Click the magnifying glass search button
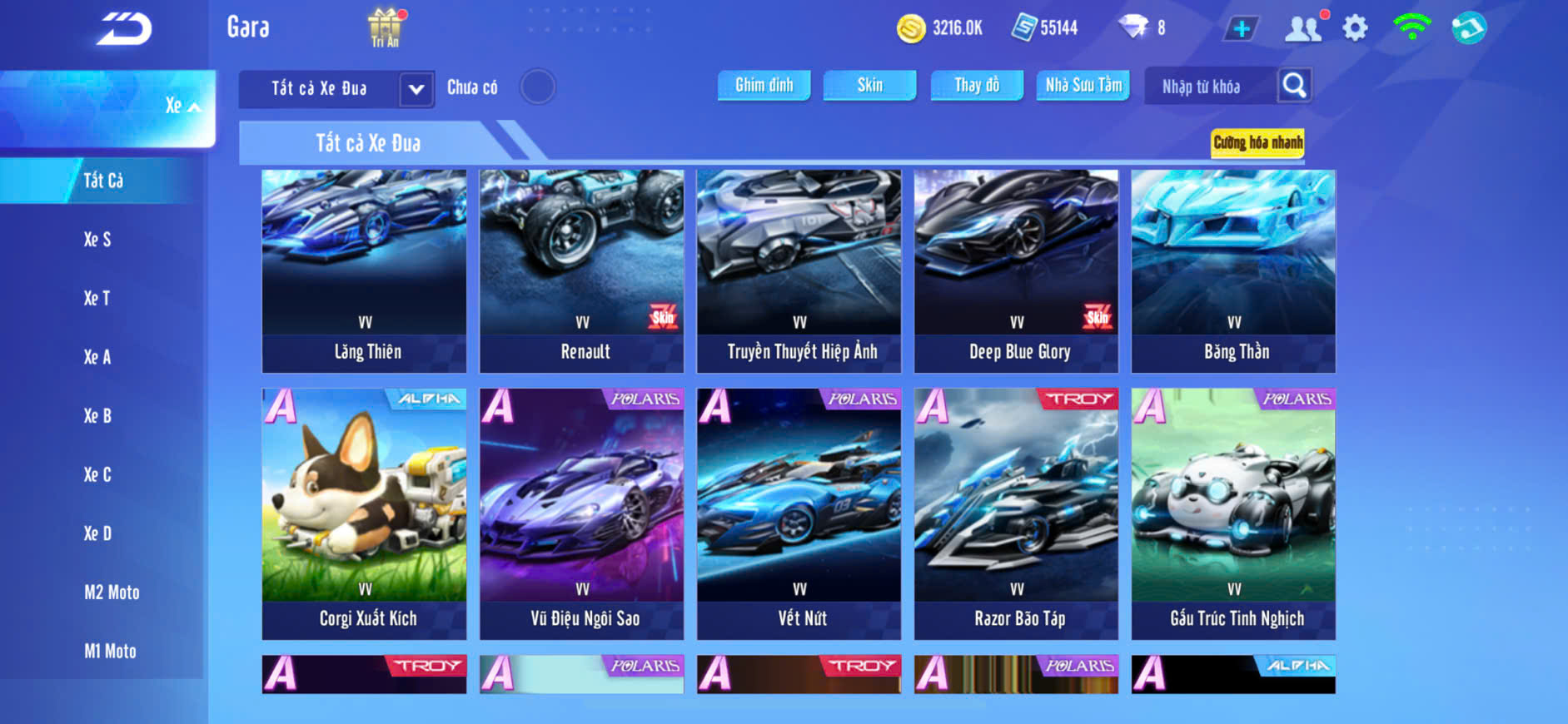The image size is (1568, 724). 1294,85
